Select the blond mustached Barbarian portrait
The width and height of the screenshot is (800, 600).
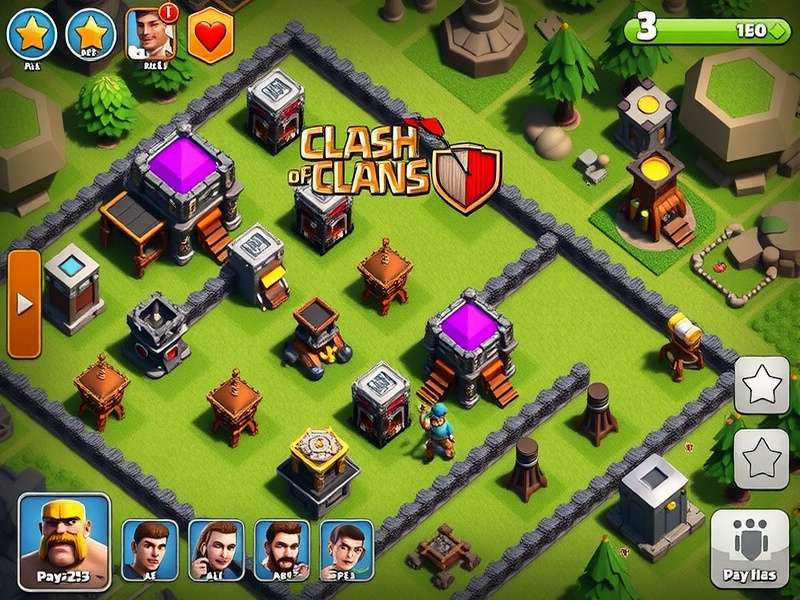(x=64, y=542)
